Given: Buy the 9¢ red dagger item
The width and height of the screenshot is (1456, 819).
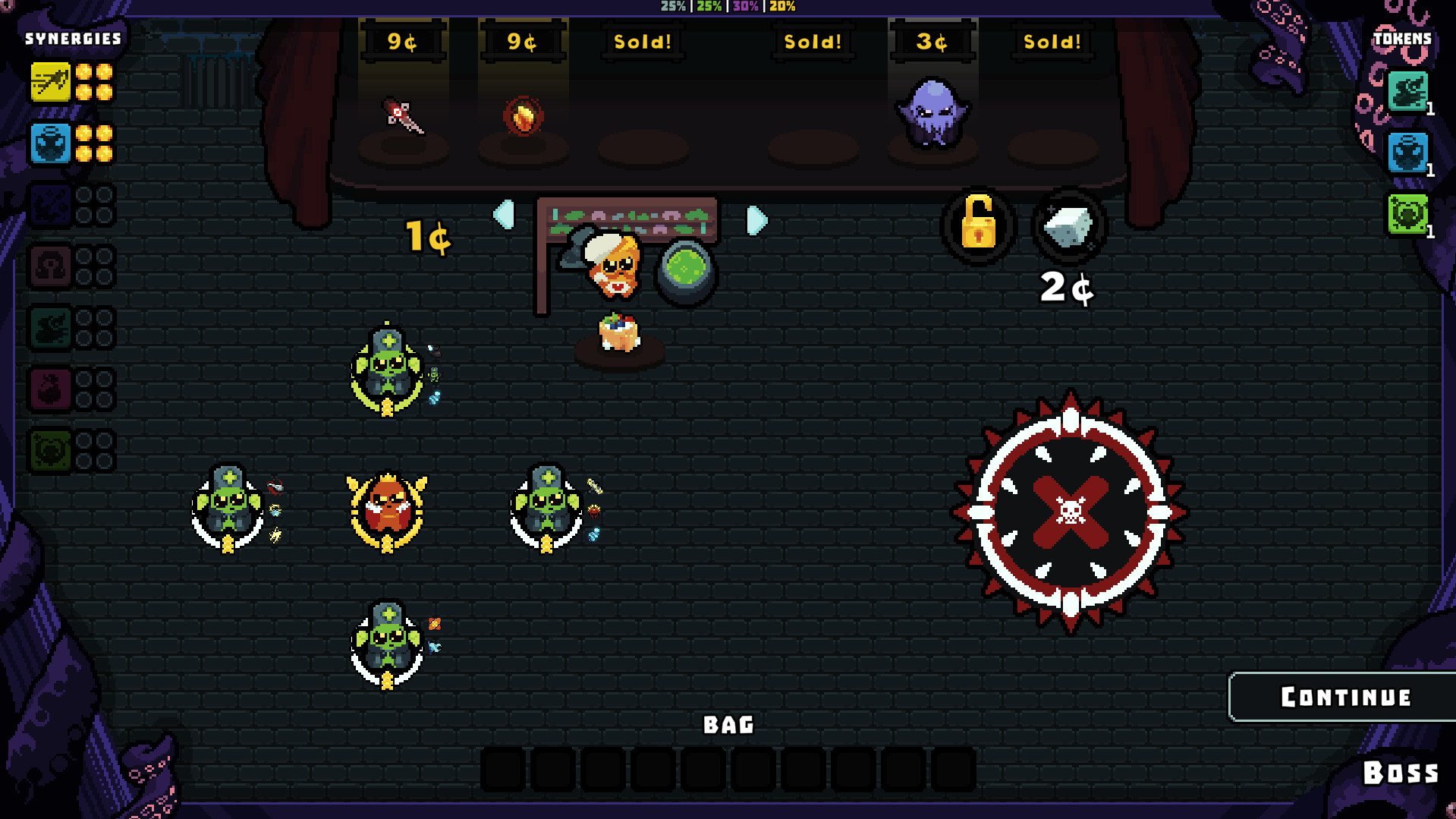Looking at the screenshot, I should [403, 117].
